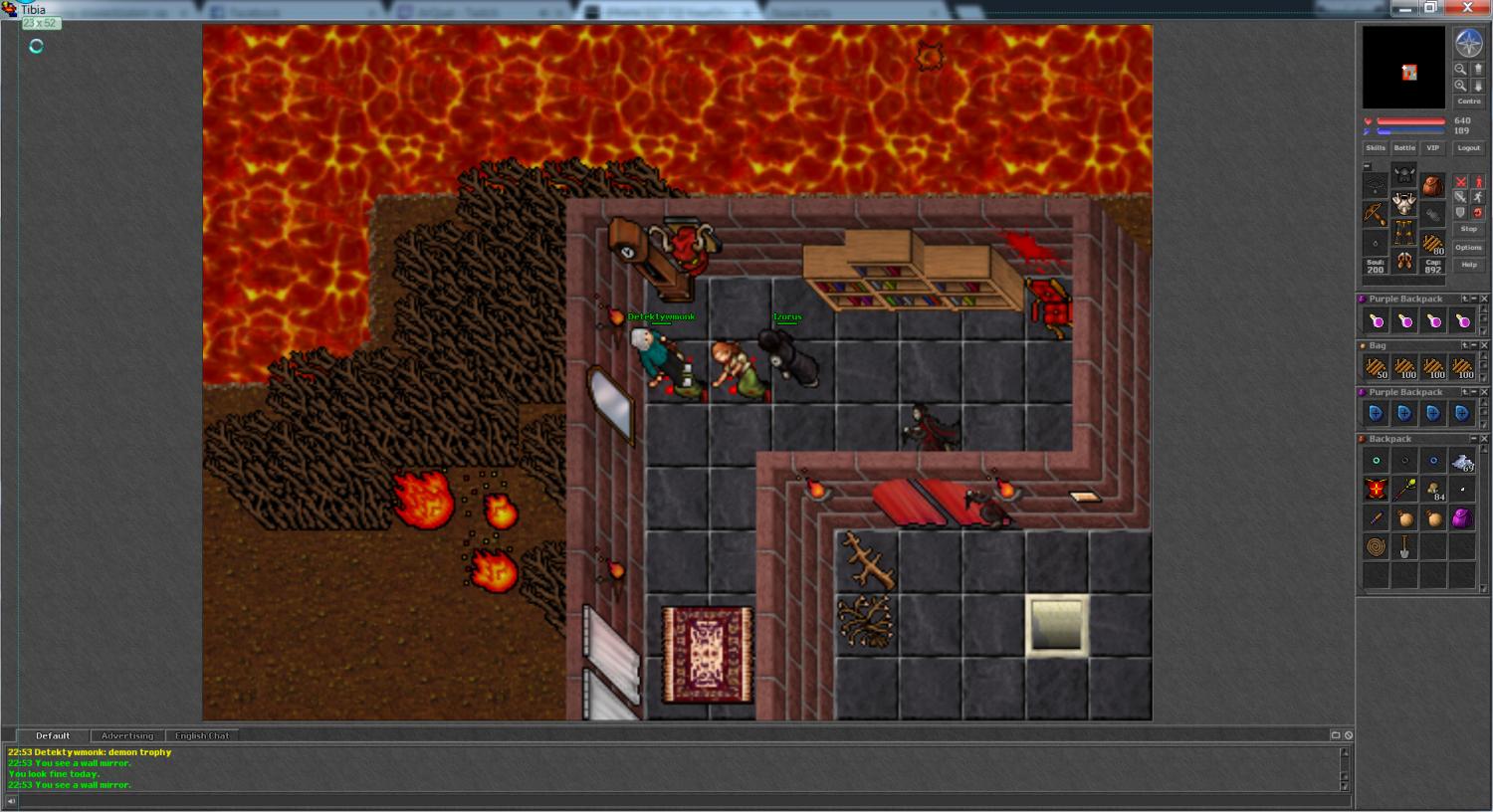
Task: Click the Logout button
Action: tap(1469, 148)
